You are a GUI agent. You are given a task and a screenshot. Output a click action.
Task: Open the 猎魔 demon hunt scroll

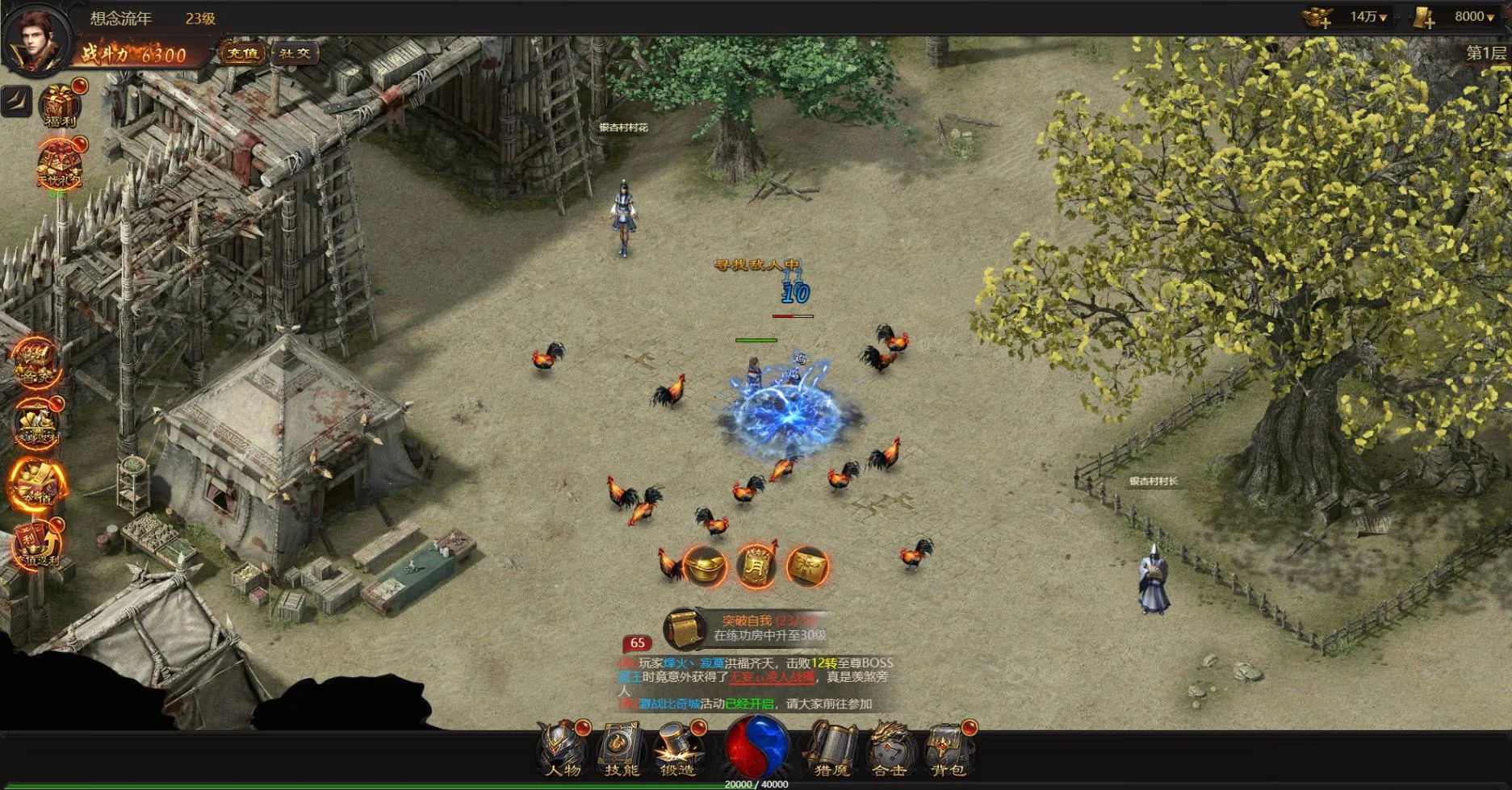click(x=832, y=748)
